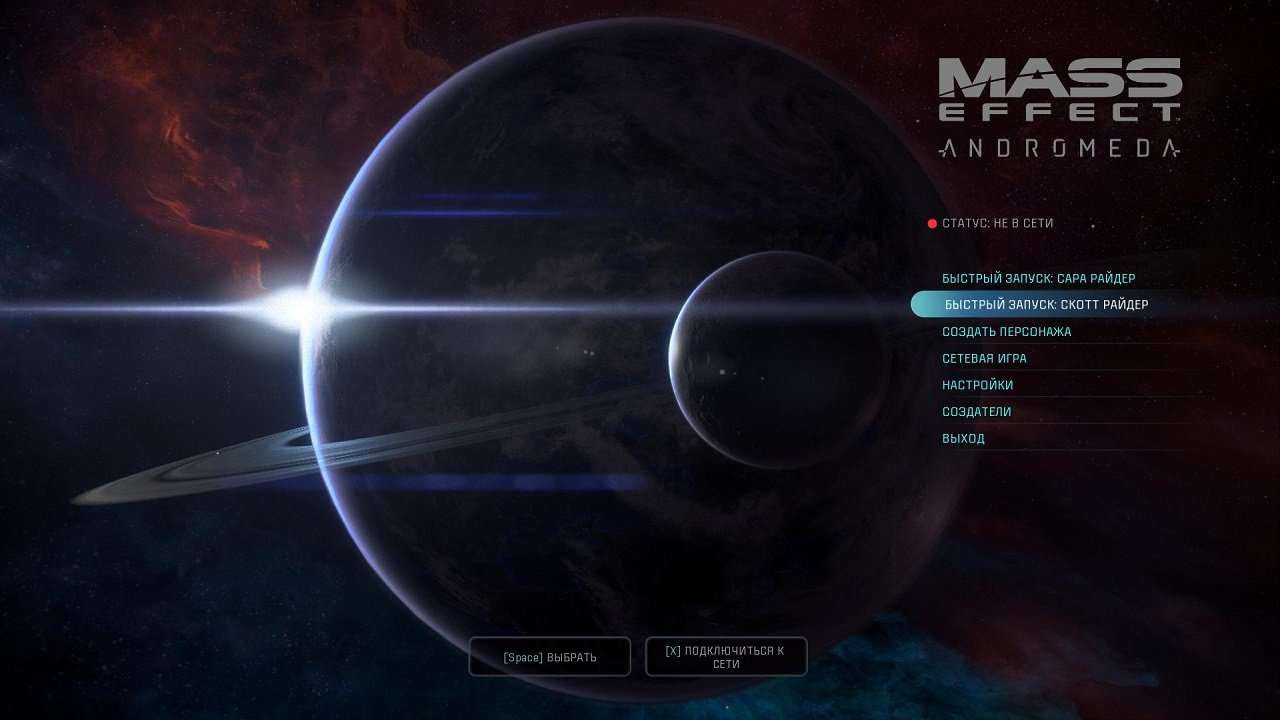Open the 'НАСТРОЙКИ' settings menu
1280x720 pixels.
tap(976, 384)
